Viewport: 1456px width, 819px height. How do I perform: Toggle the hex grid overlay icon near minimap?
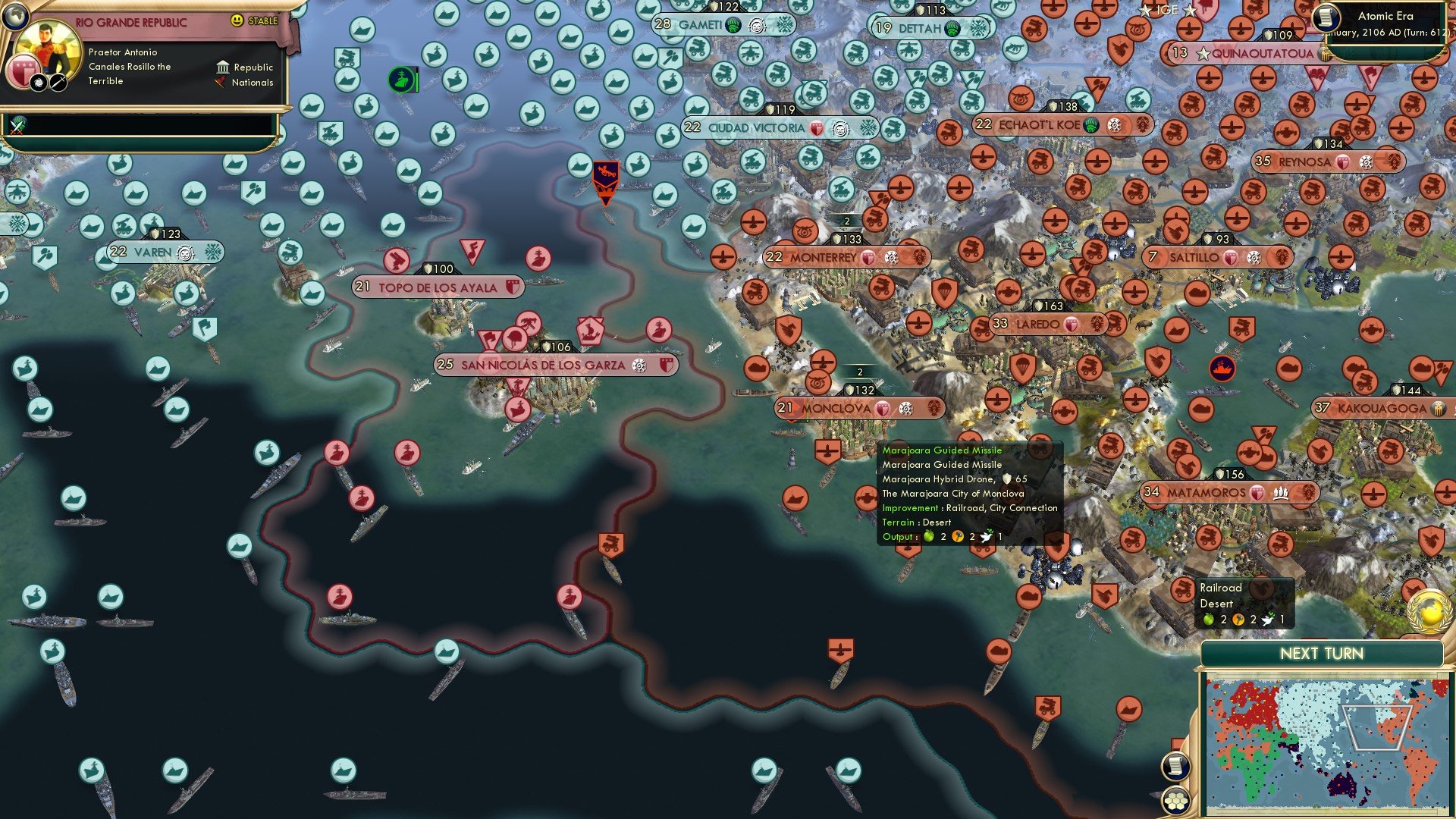1175,801
